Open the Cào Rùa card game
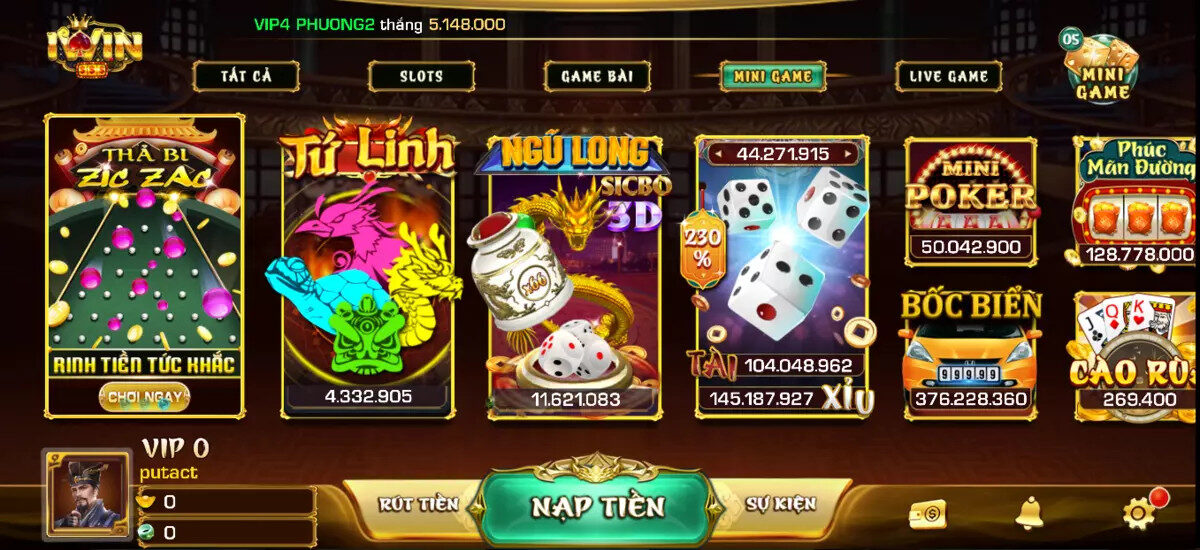1200x550 pixels. (x=1136, y=355)
